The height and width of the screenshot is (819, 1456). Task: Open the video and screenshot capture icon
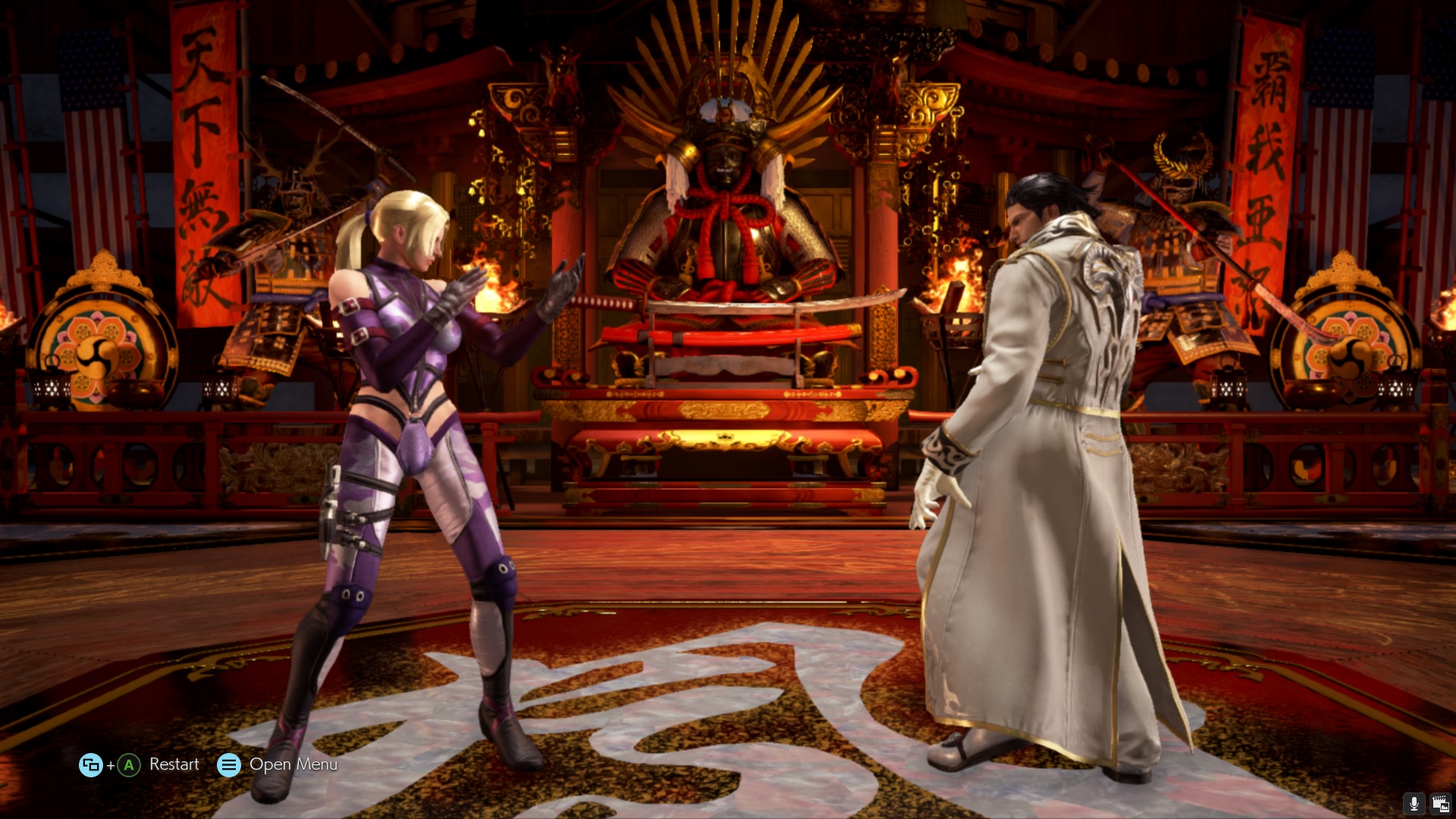[1439, 803]
